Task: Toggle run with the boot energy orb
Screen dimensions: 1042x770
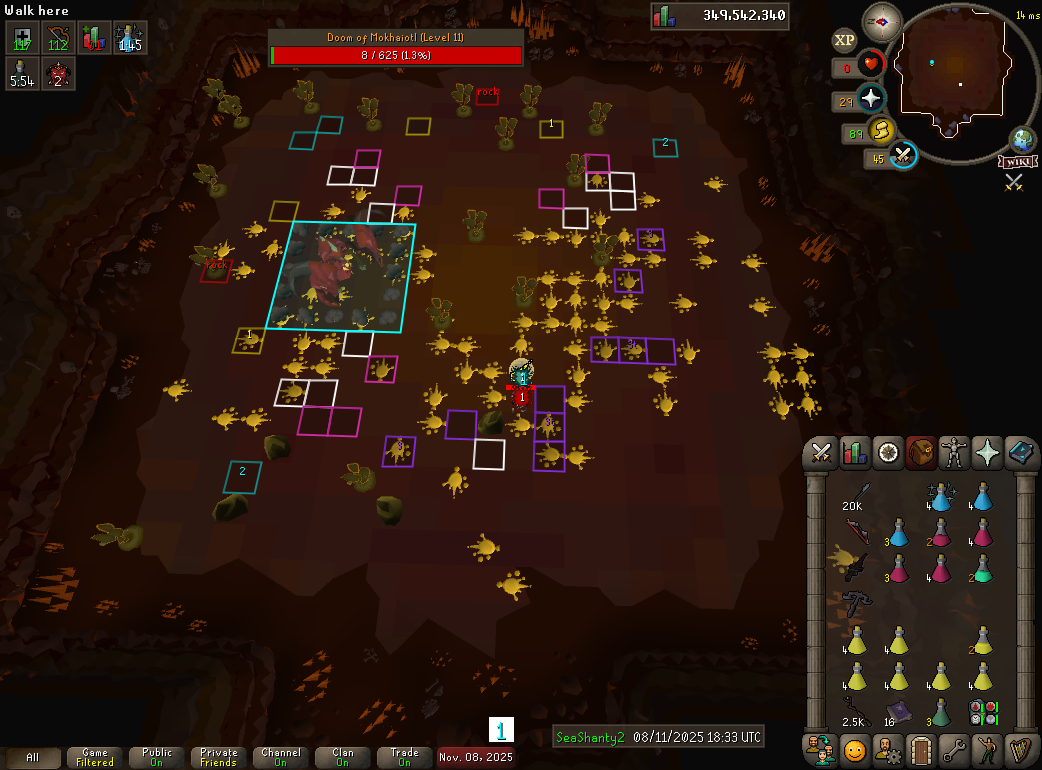Action: point(881,131)
